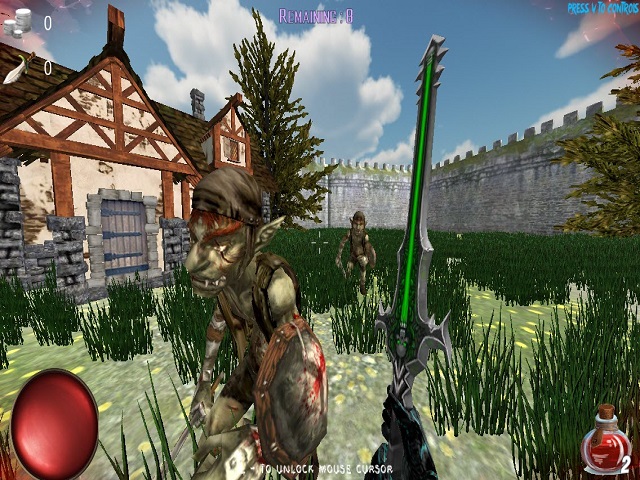
Task: Click the silver coin stack icon
Action: (x=18, y=21)
